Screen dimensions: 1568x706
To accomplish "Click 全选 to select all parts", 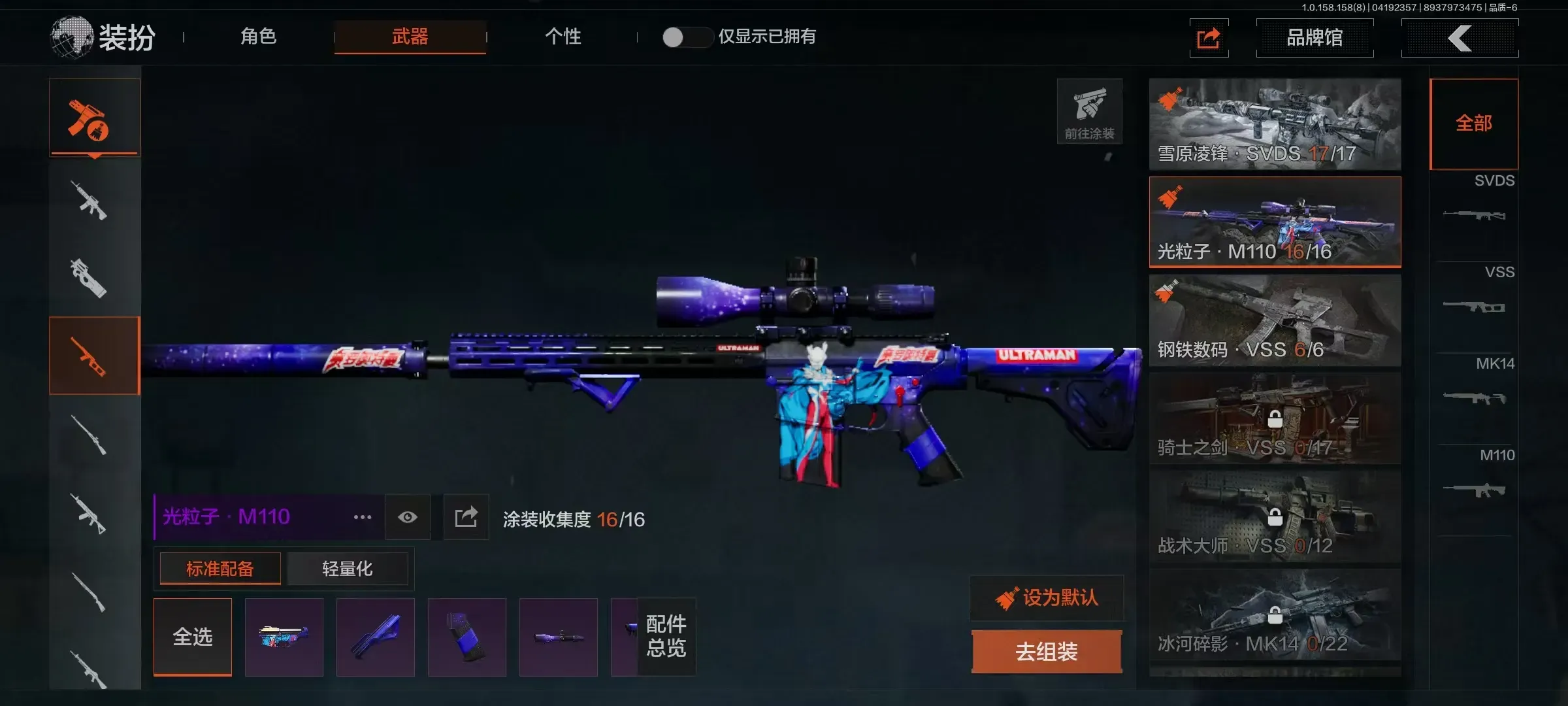I will (x=193, y=637).
